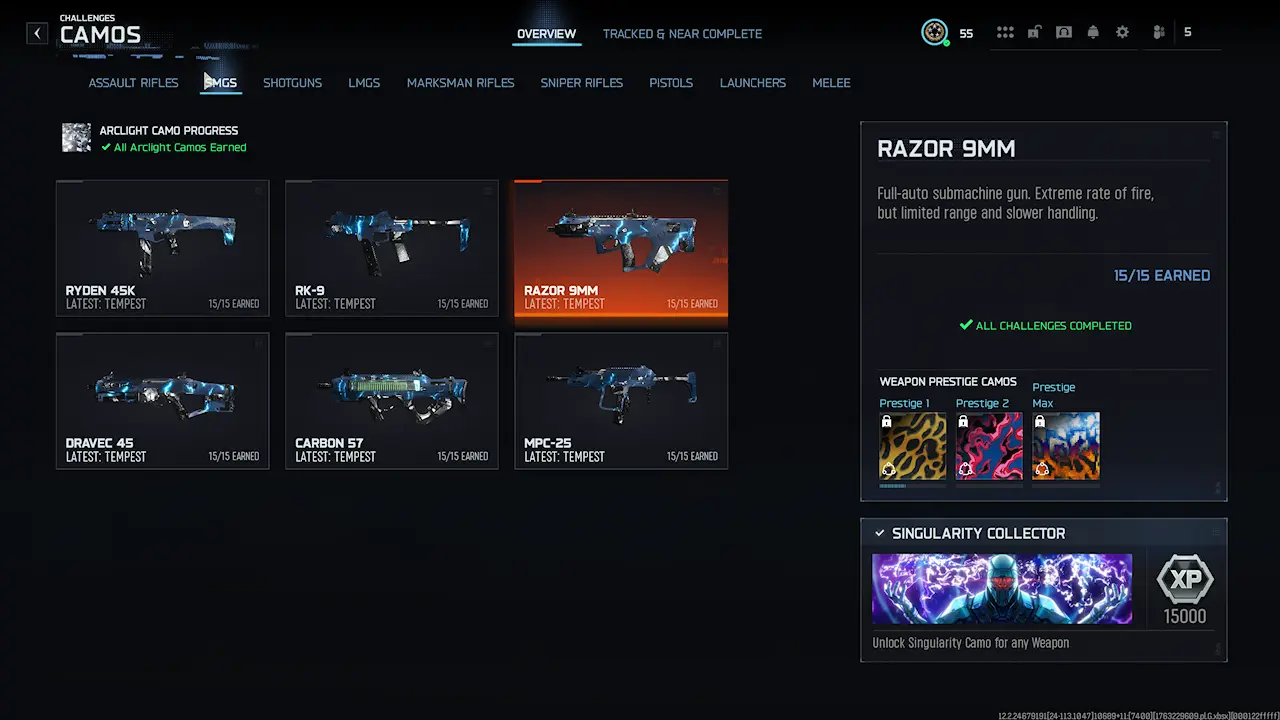The height and width of the screenshot is (720, 1280).
Task: Open the Settings gear in the top bar
Action: pyautogui.click(x=1122, y=32)
